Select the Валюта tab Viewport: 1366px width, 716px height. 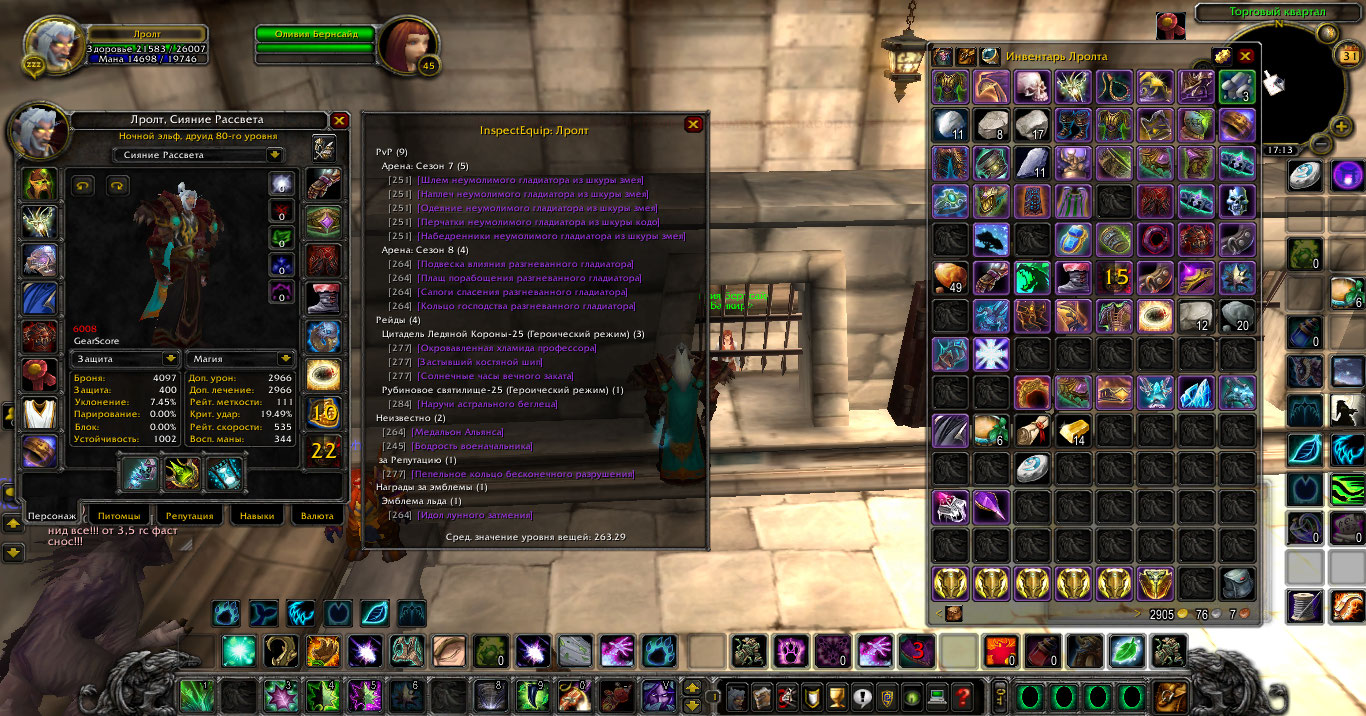317,516
